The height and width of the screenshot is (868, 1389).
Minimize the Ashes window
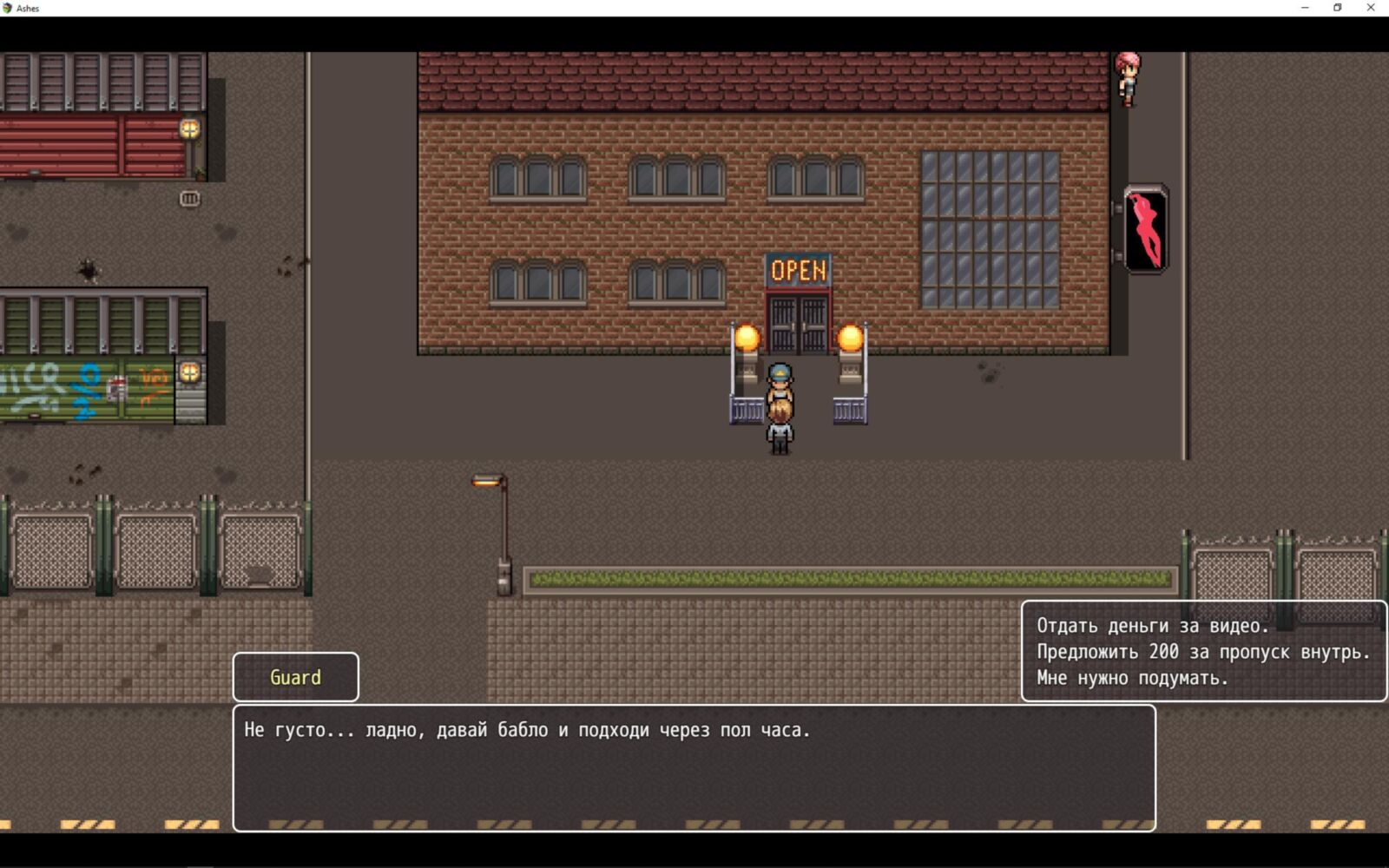(x=1305, y=8)
